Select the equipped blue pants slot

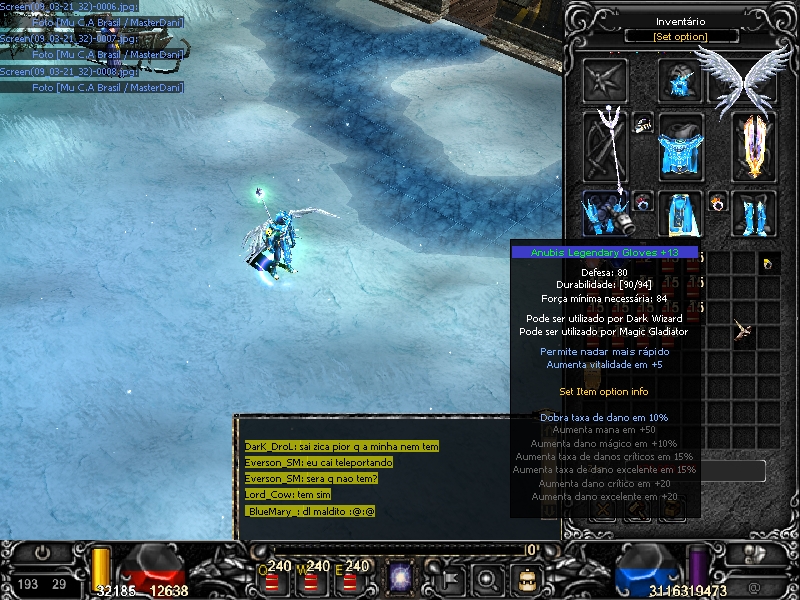[682, 213]
